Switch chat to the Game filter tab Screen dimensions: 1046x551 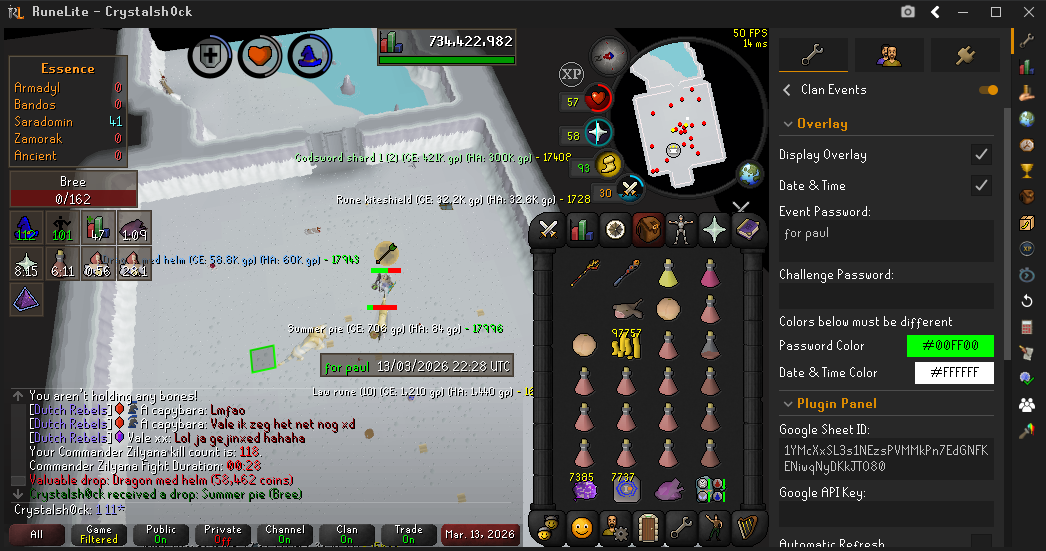coord(99,534)
